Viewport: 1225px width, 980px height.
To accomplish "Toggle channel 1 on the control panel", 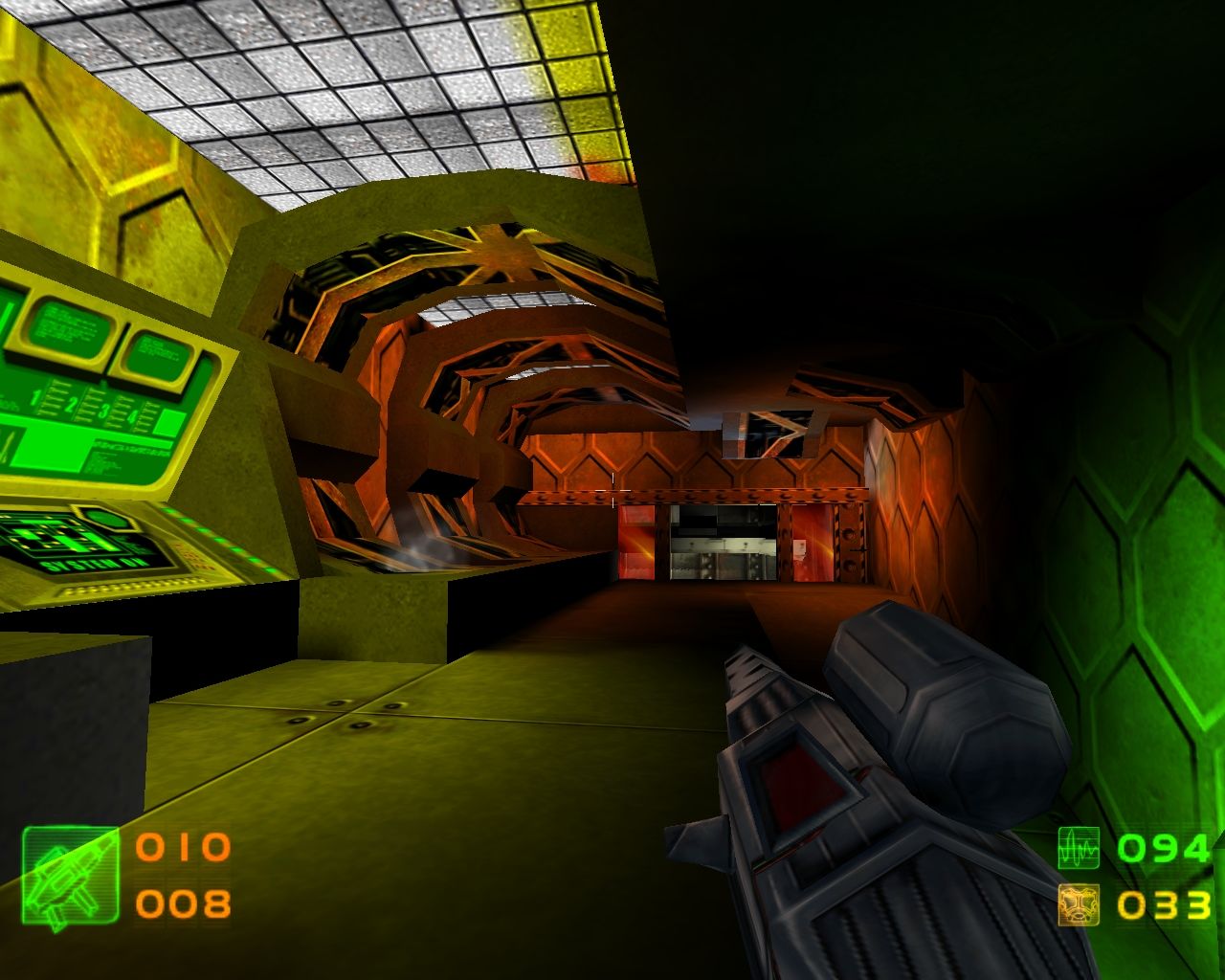I will (35, 396).
